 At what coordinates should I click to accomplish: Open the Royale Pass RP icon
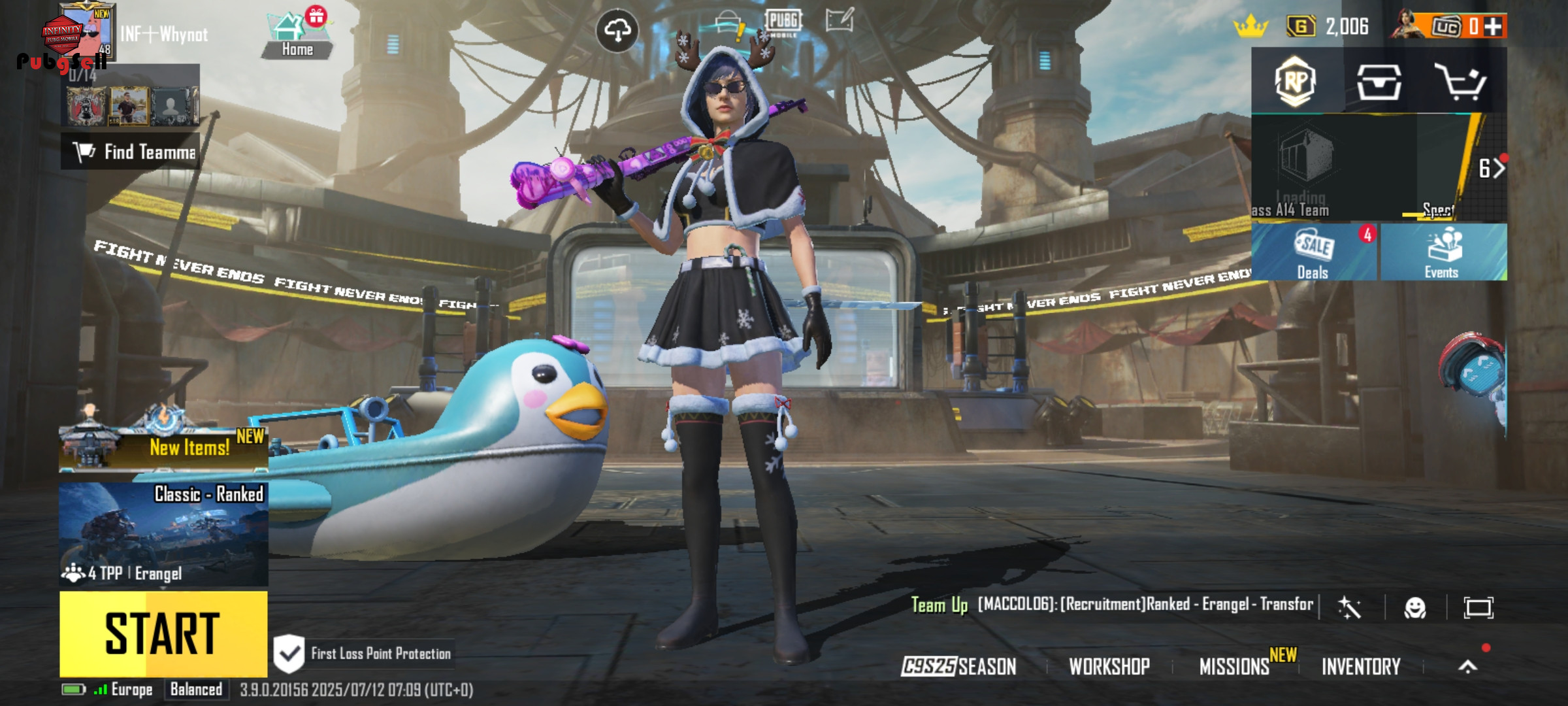pyautogui.click(x=1296, y=81)
